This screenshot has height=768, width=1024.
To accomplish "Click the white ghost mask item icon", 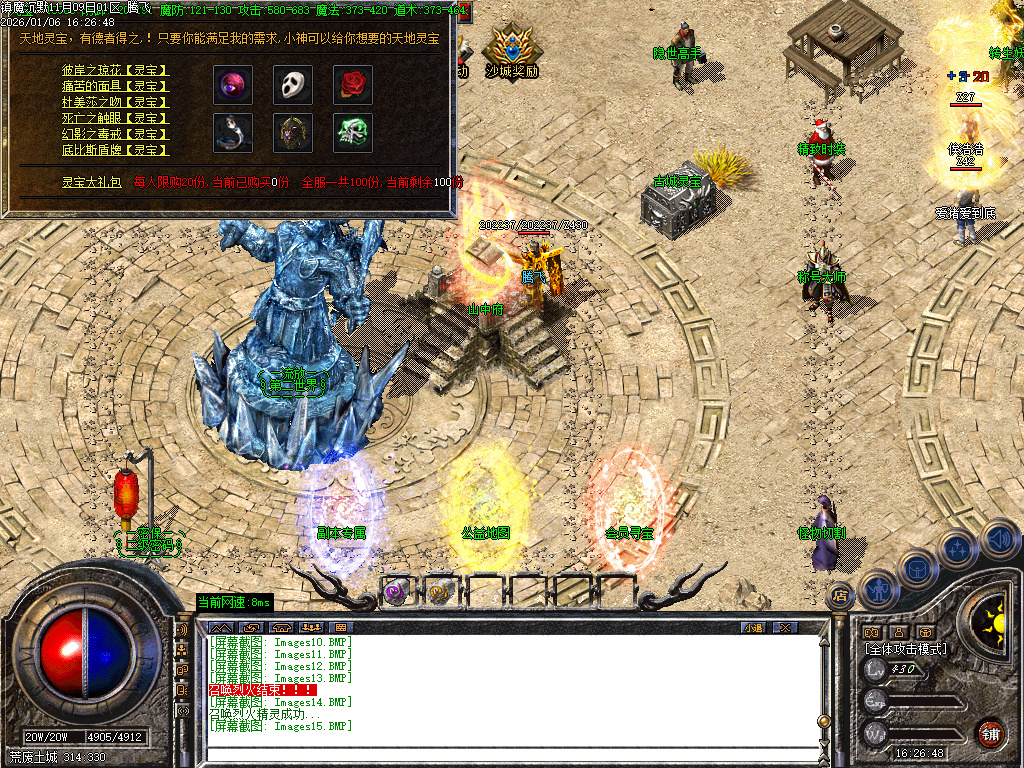I will (293, 85).
